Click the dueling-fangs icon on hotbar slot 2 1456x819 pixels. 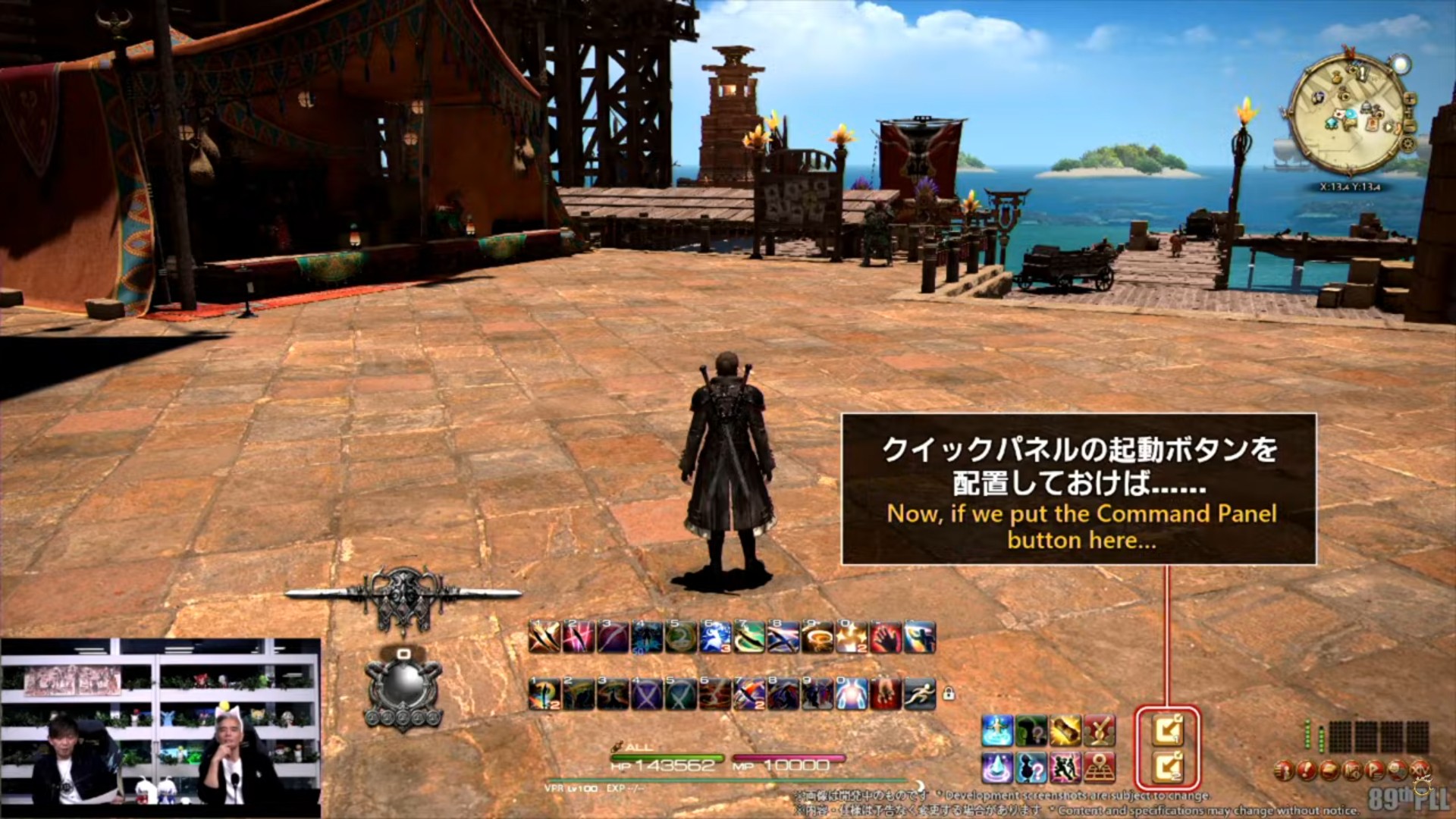579,637
